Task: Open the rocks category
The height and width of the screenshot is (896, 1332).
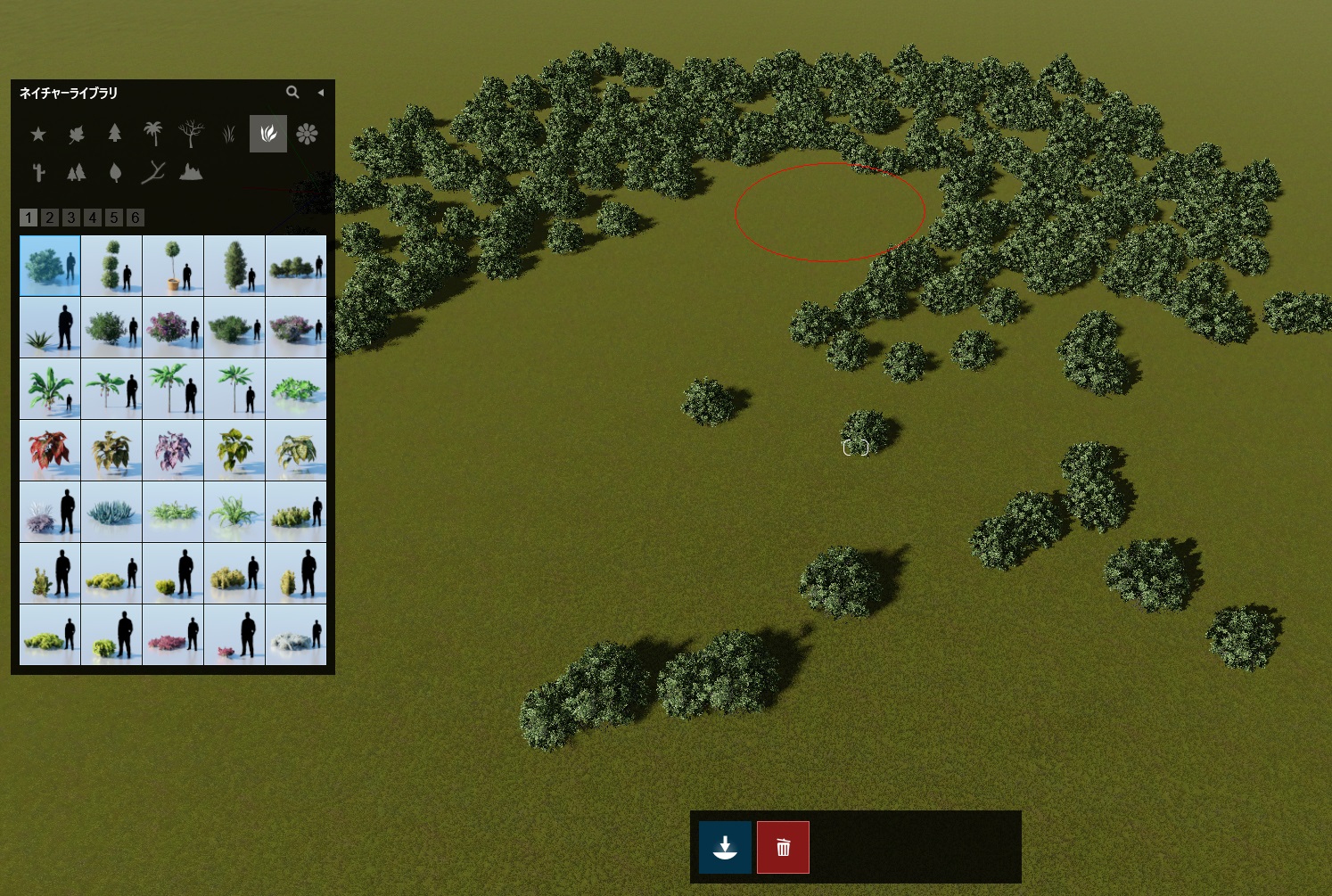Action: coord(191,172)
